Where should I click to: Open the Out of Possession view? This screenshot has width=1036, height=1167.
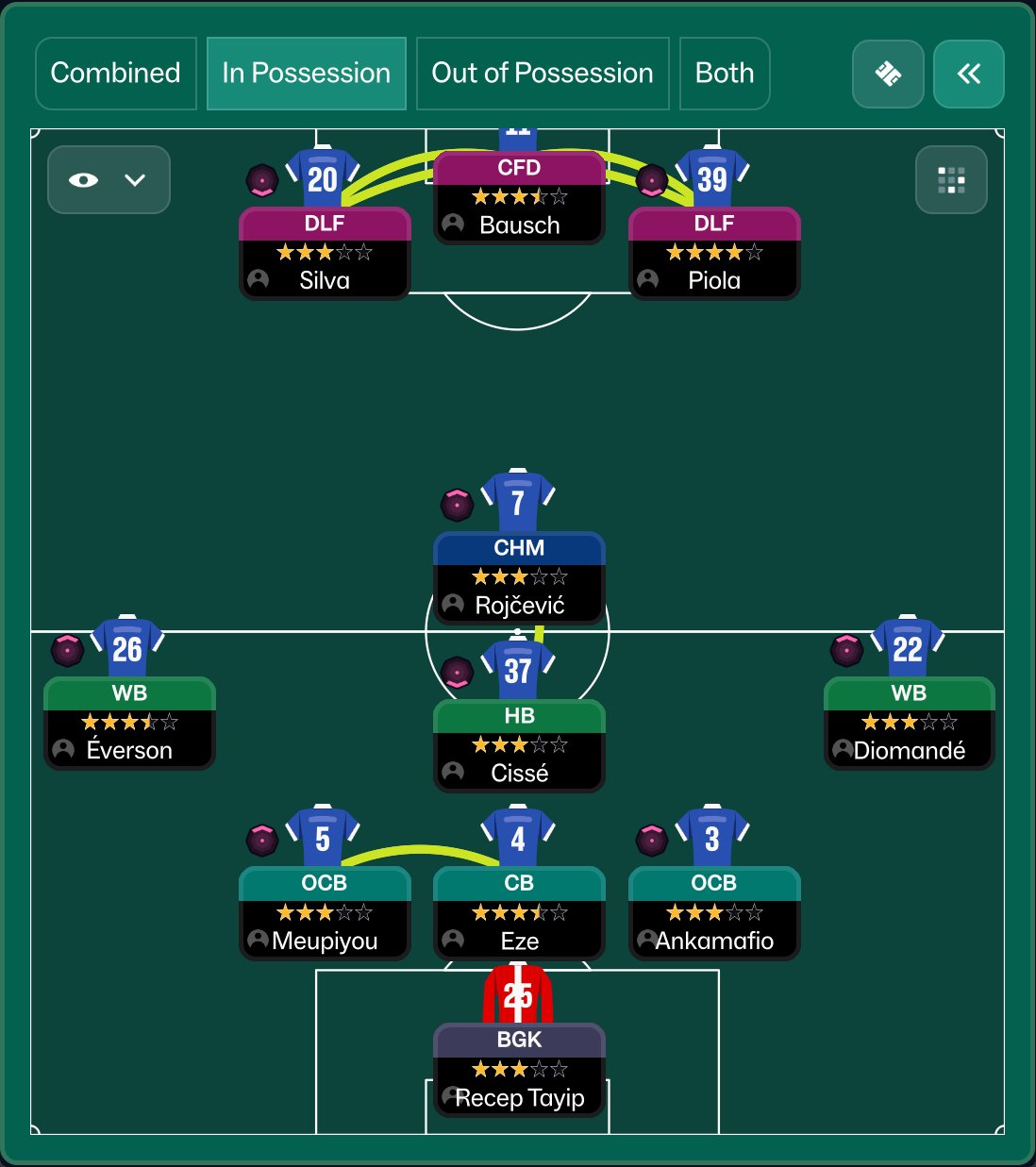[542, 74]
